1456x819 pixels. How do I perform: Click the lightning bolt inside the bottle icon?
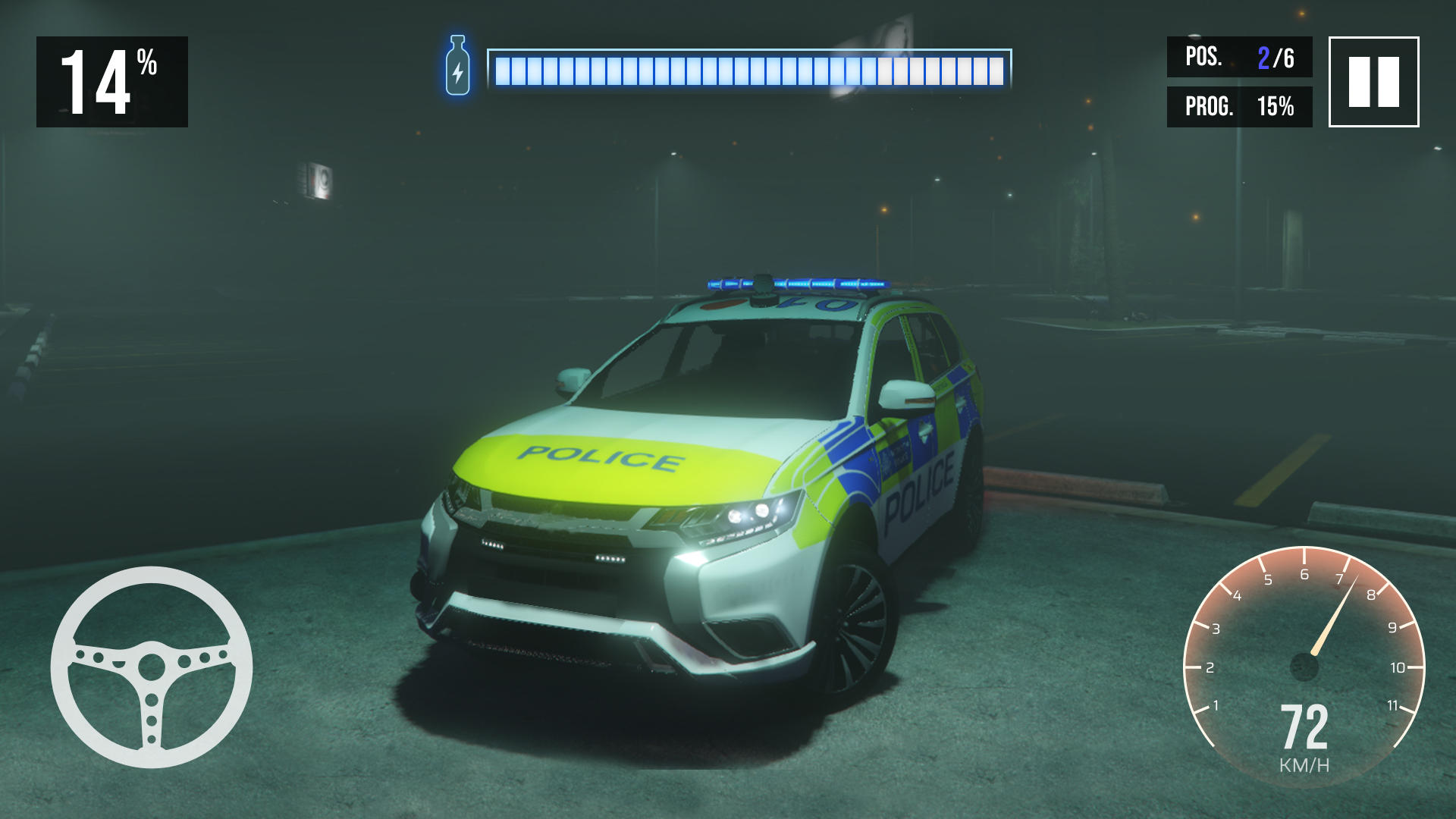457,72
